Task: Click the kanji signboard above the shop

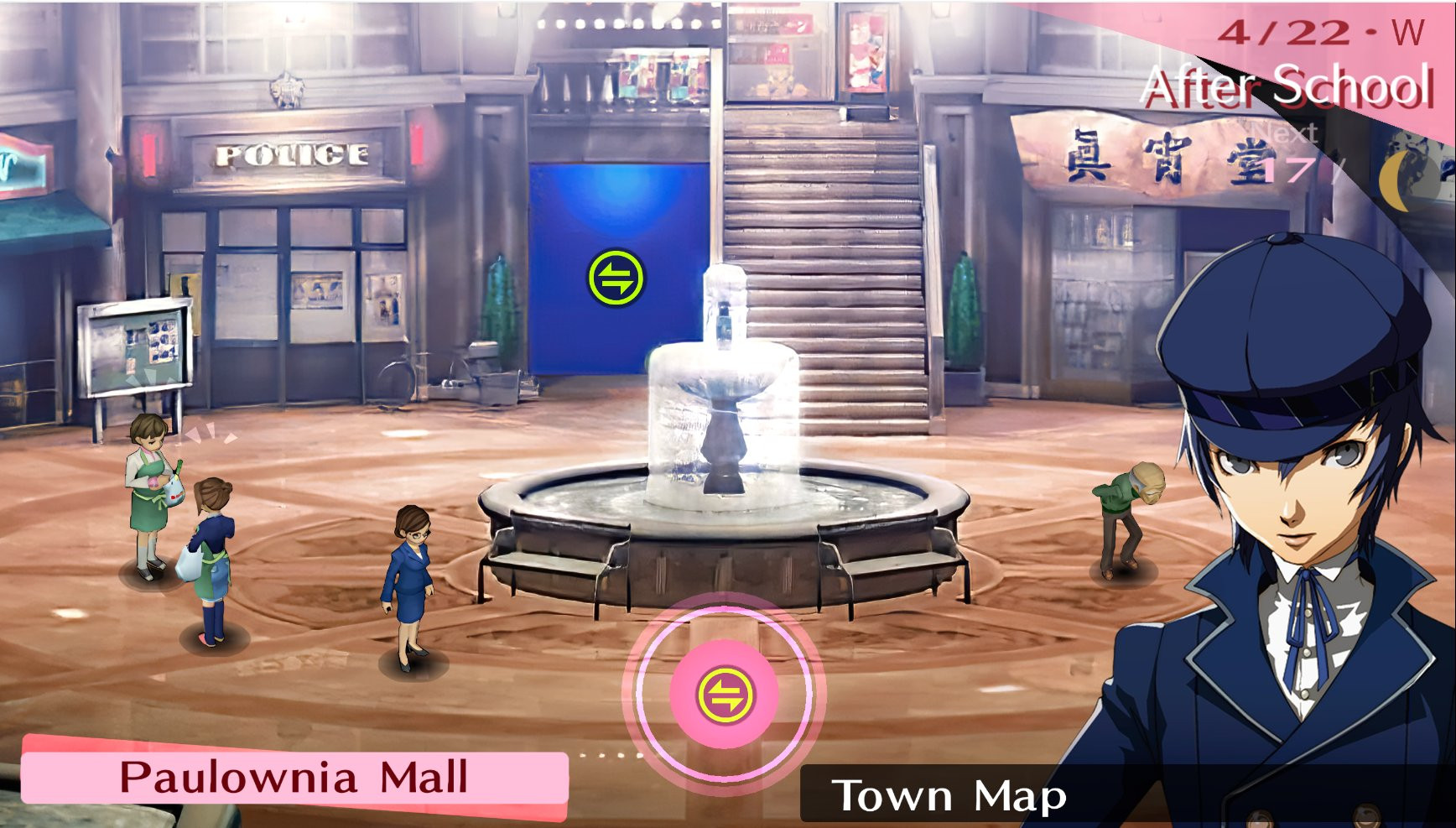Action: [1115, 155]
